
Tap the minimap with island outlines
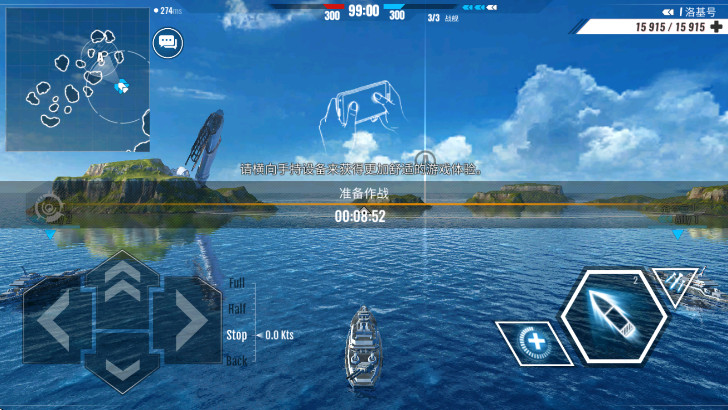click(77, 79)
